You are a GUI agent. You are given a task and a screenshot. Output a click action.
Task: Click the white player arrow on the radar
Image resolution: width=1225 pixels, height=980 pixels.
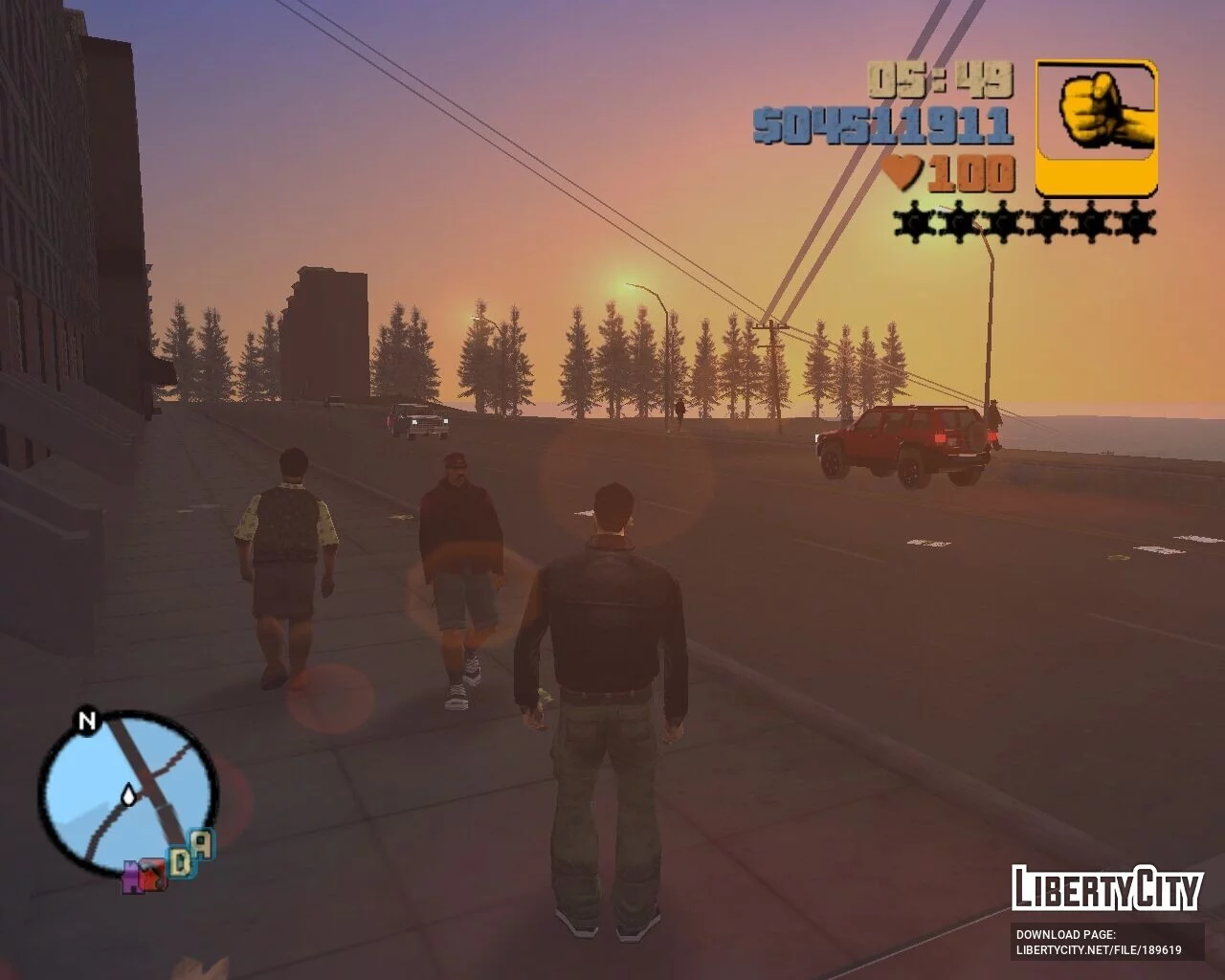click(127, 794)
